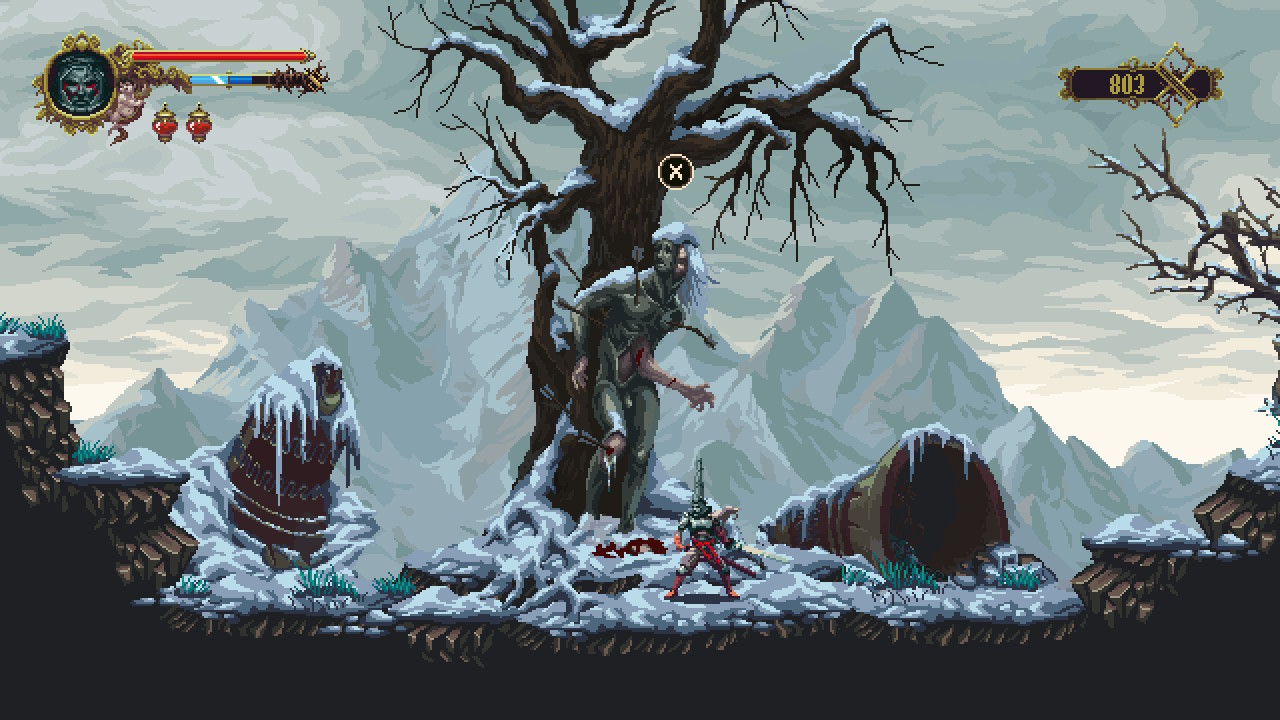Screen dimensions: 1280x720
Task: Click the cherub figure beside the portrait frame
Action: tap(129, 102)
